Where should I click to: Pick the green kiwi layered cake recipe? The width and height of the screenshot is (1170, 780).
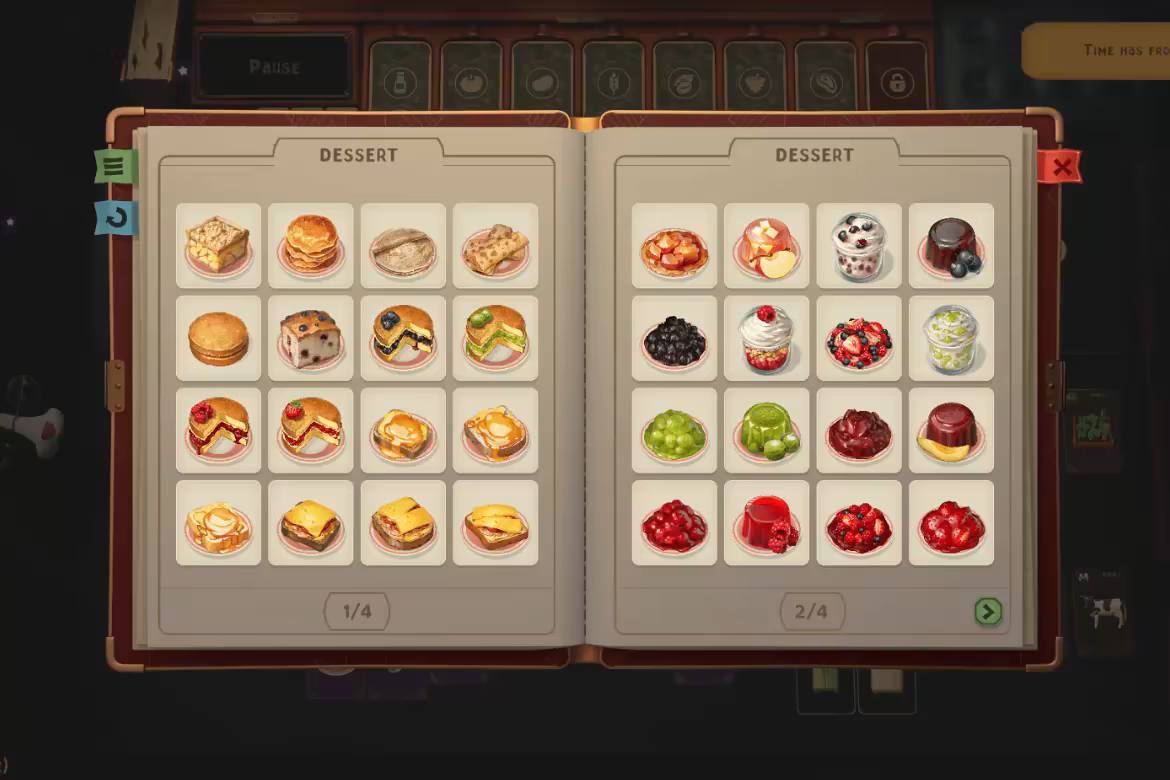coord(495,338)
